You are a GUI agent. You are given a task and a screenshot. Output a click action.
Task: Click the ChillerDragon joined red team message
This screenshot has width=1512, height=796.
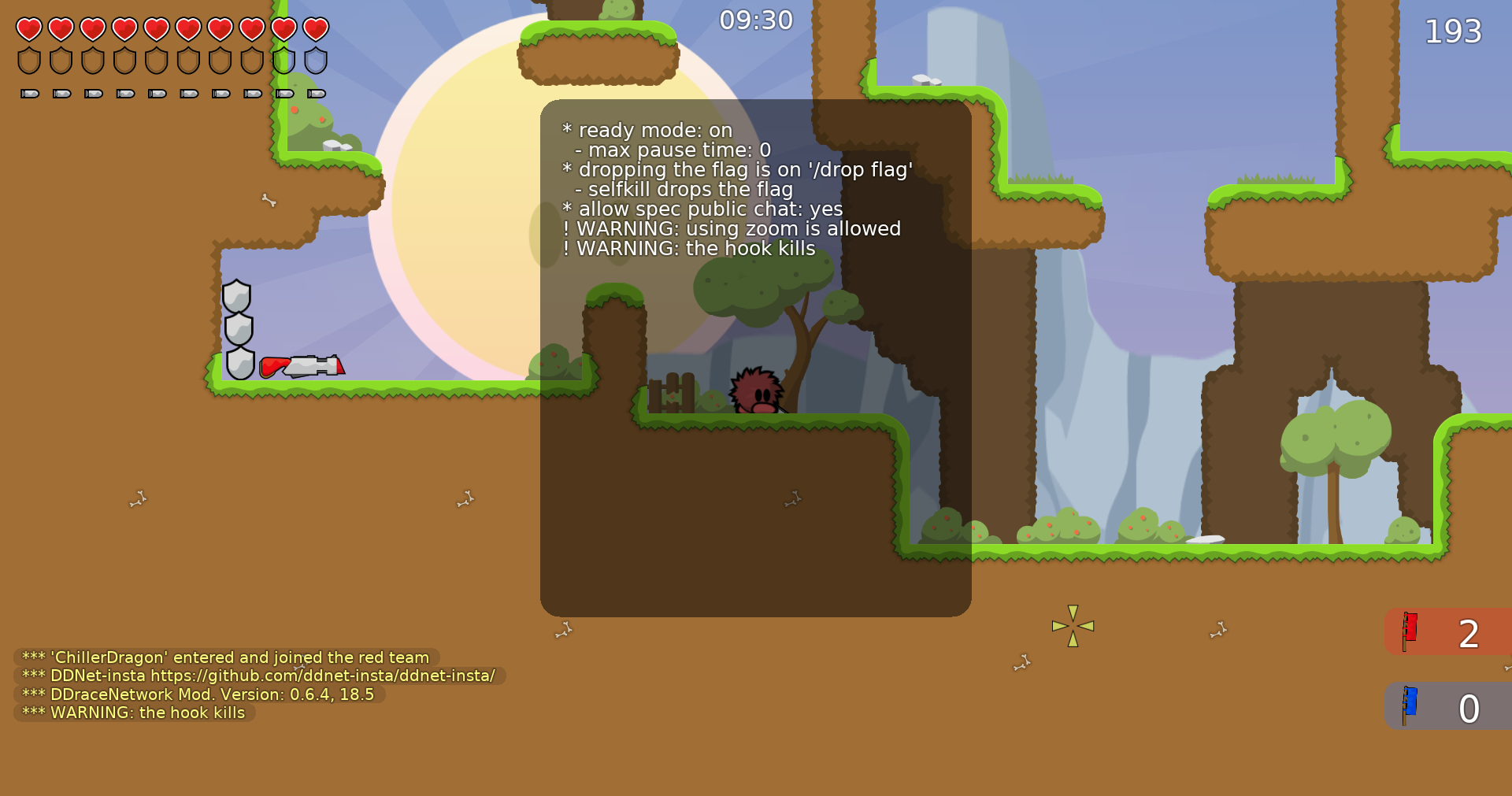(x=224, y=657)
